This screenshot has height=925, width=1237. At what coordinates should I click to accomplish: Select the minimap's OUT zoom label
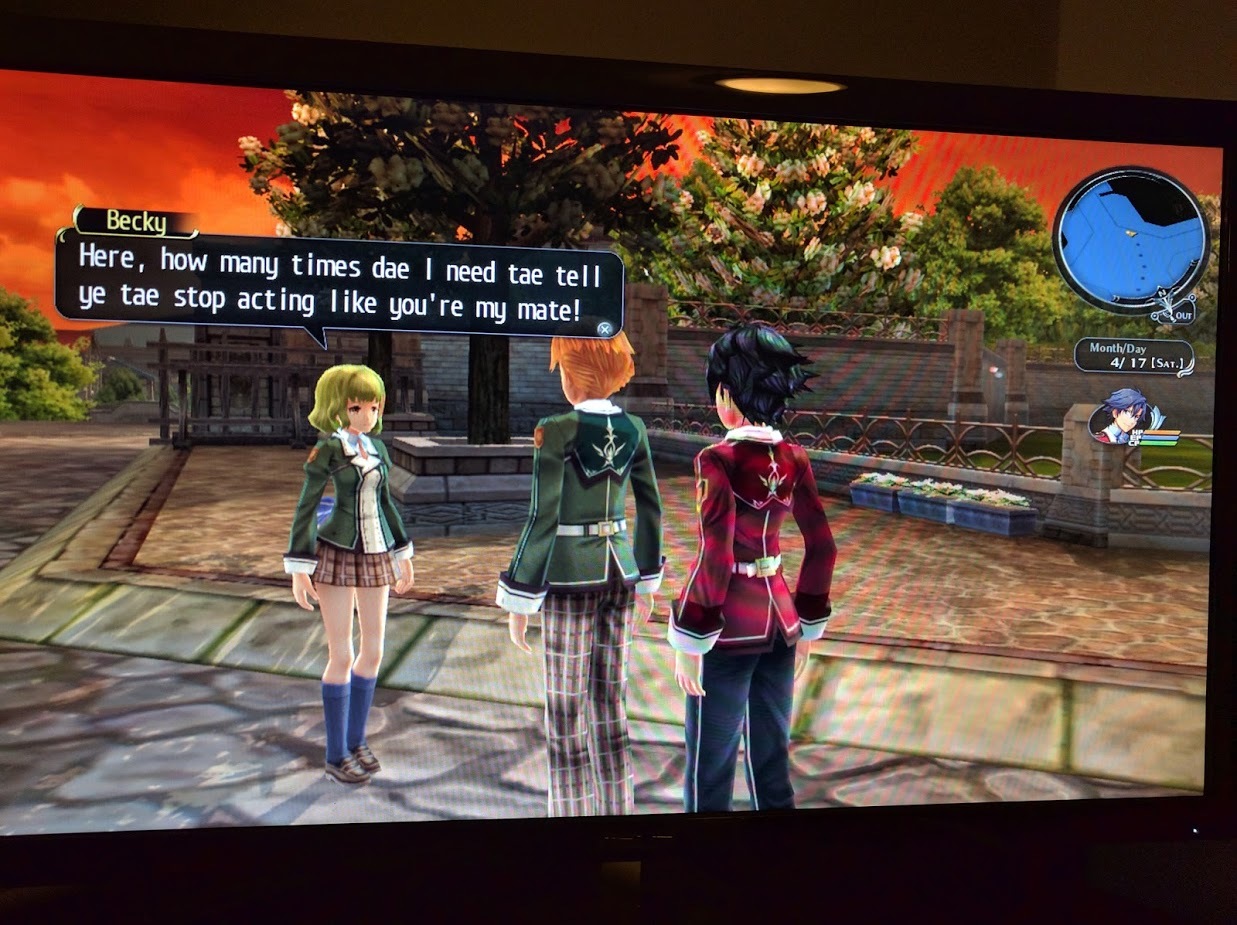[1182, 314]
